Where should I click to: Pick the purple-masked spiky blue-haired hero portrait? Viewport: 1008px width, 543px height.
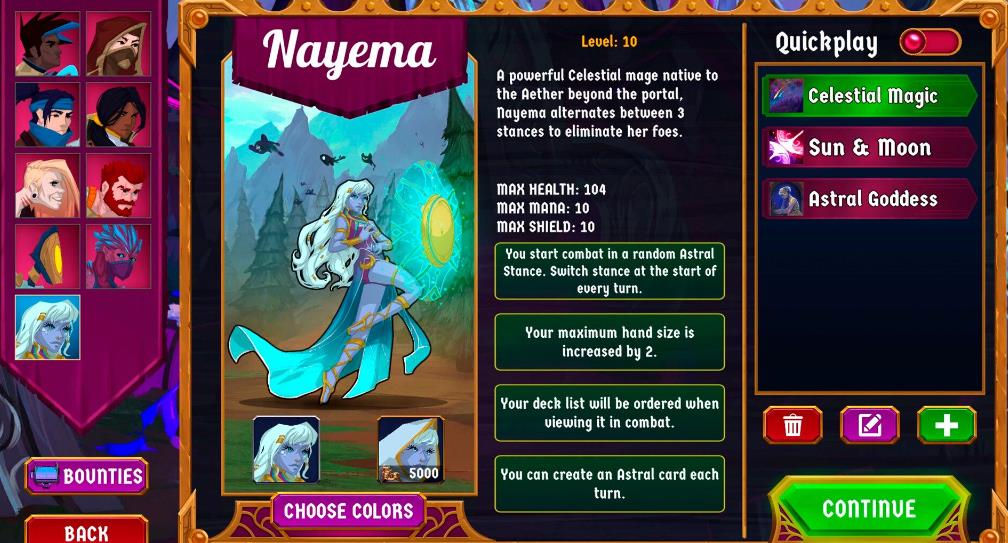pos(118,257)
